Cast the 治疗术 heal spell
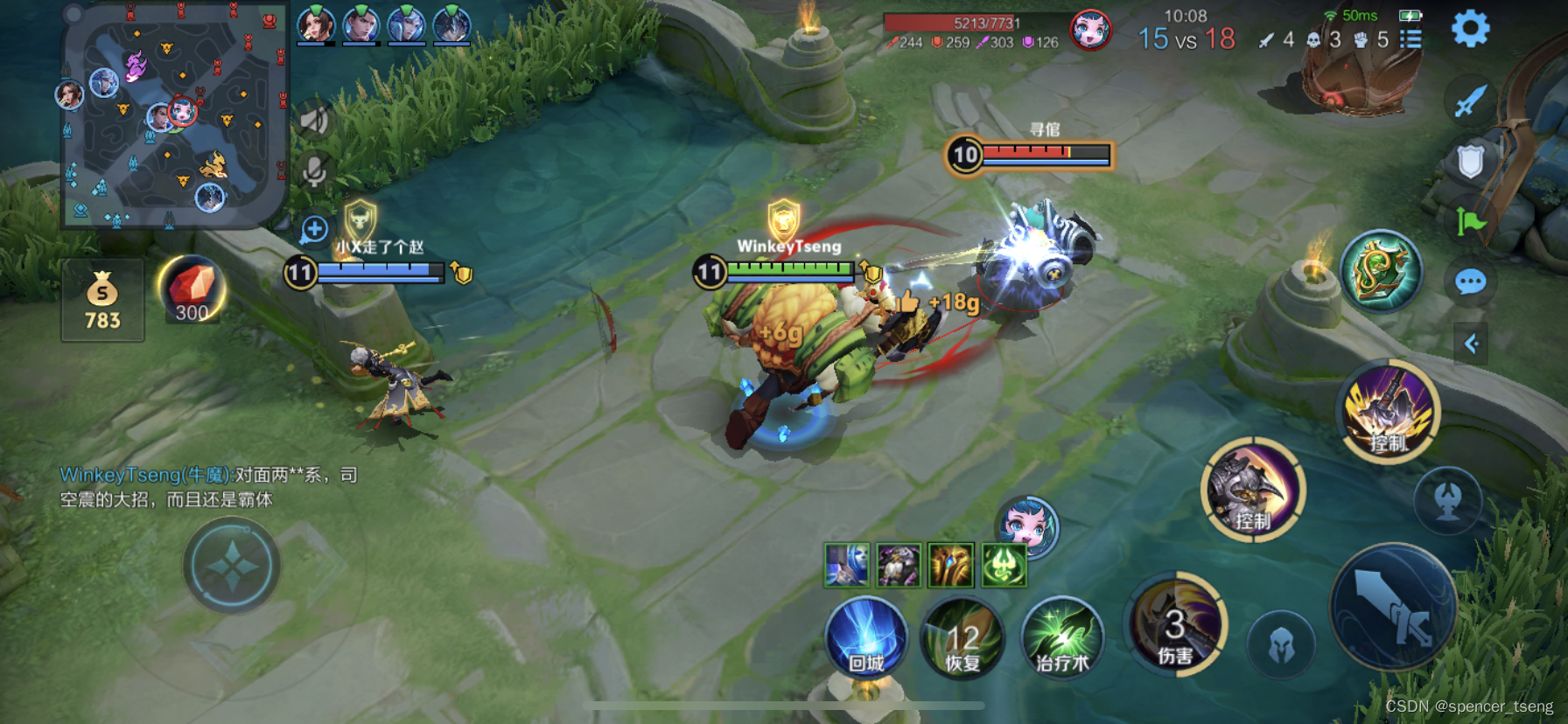1568x724 pixels. coord(1061,638)
